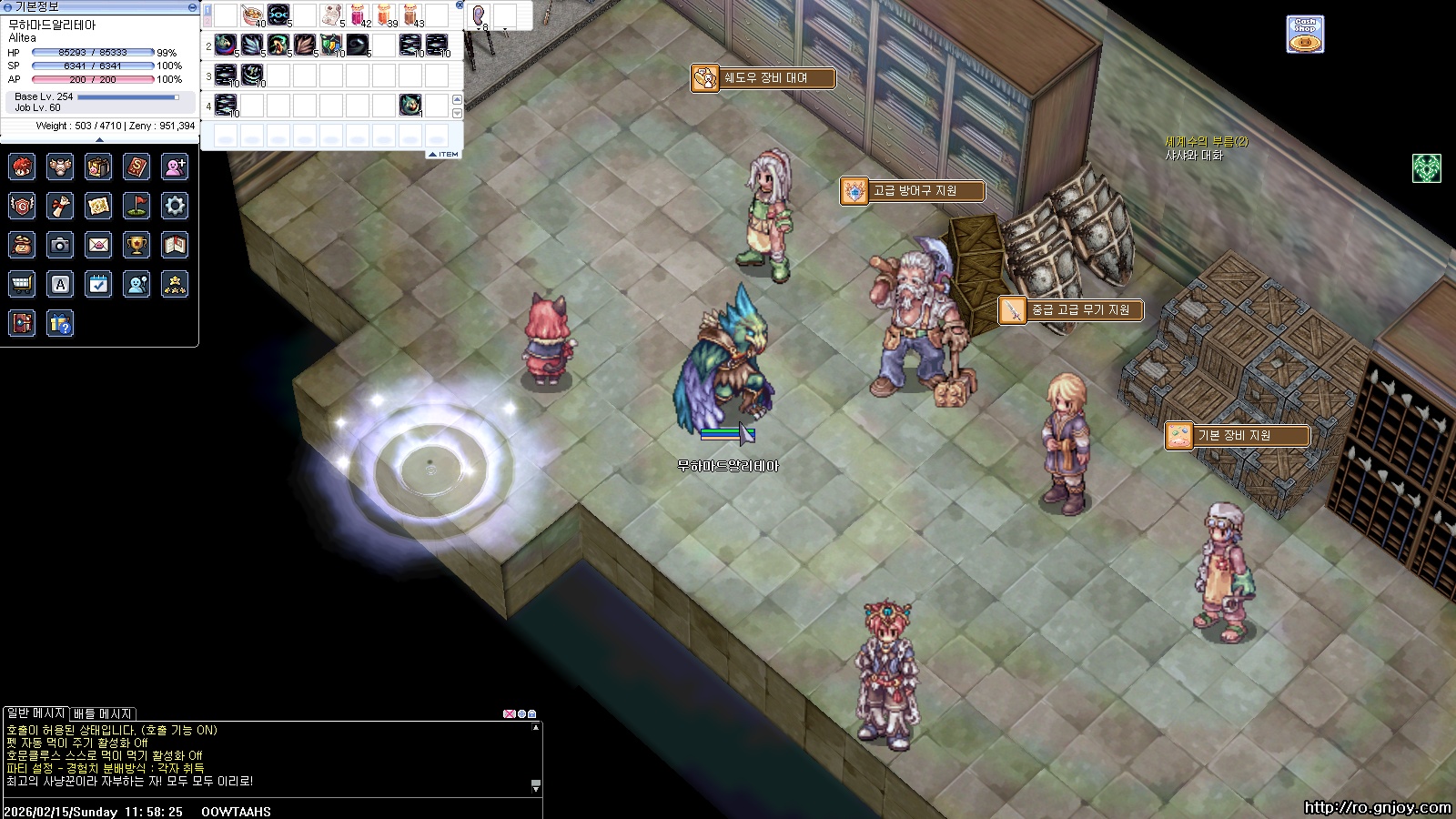Open the mail envelope icon

[x=98, y=245]
